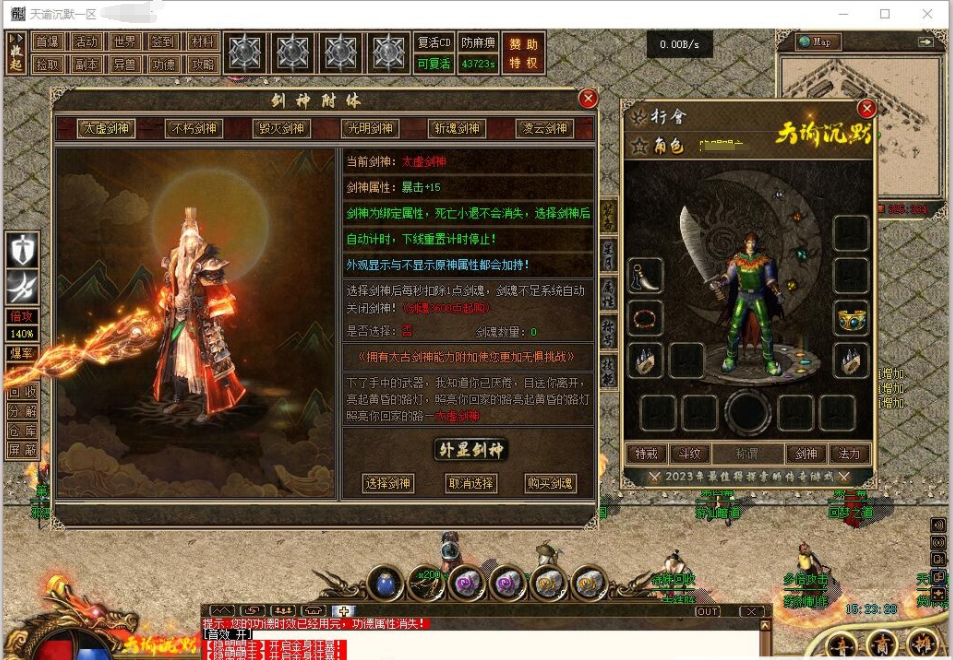Screen dimensions: 953x660
Task: Open the 光明剑神 tab
Action: pyautogui.click(x=370, y=128)
